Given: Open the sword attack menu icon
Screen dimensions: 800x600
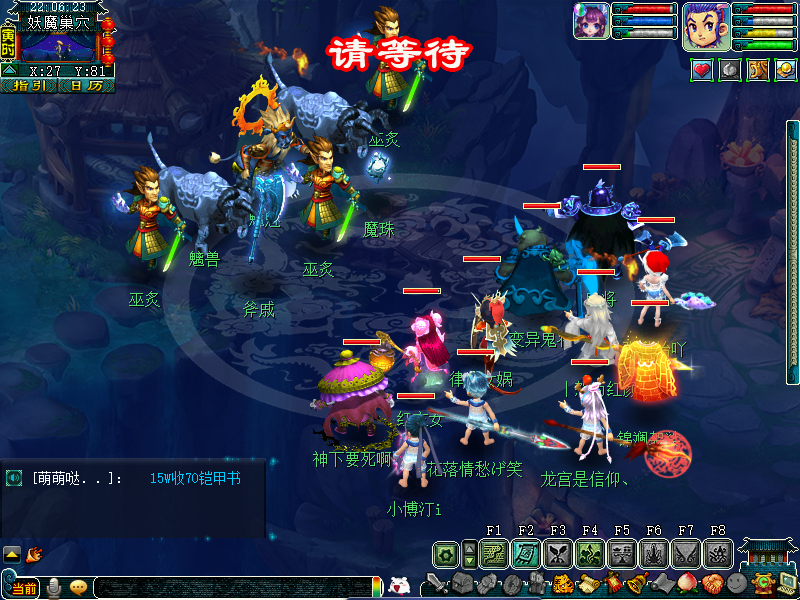Looking at the screenshot, I should [x=437, y=584].
